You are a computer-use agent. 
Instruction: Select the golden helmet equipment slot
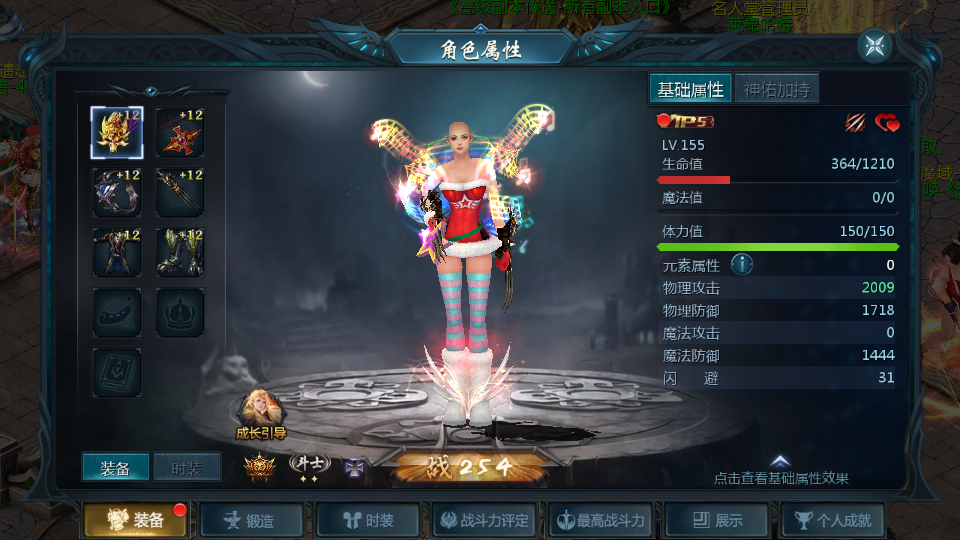tap(117, 133)
